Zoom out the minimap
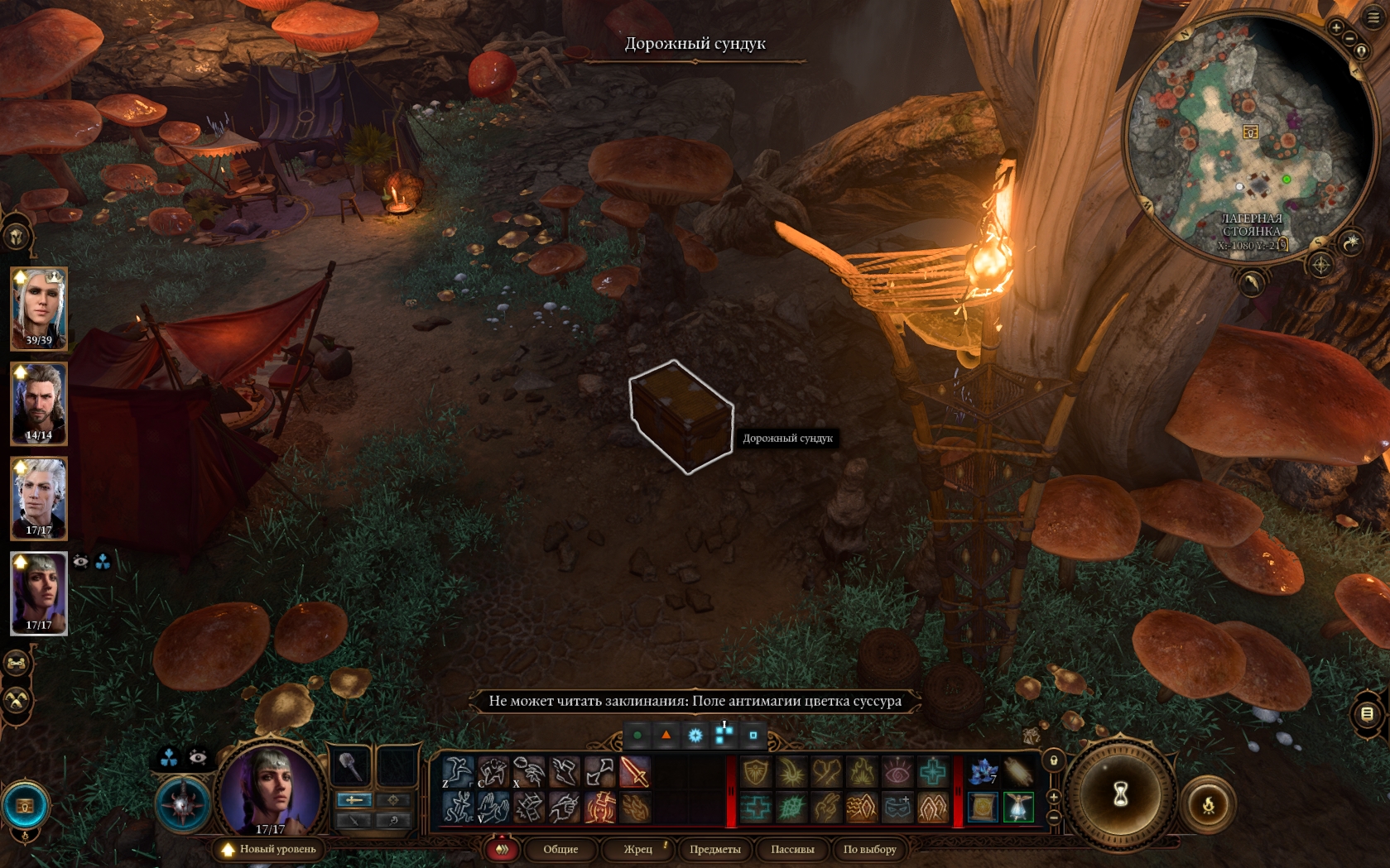The height and width of the screenshot is (868, 1390). [1349, 39]
